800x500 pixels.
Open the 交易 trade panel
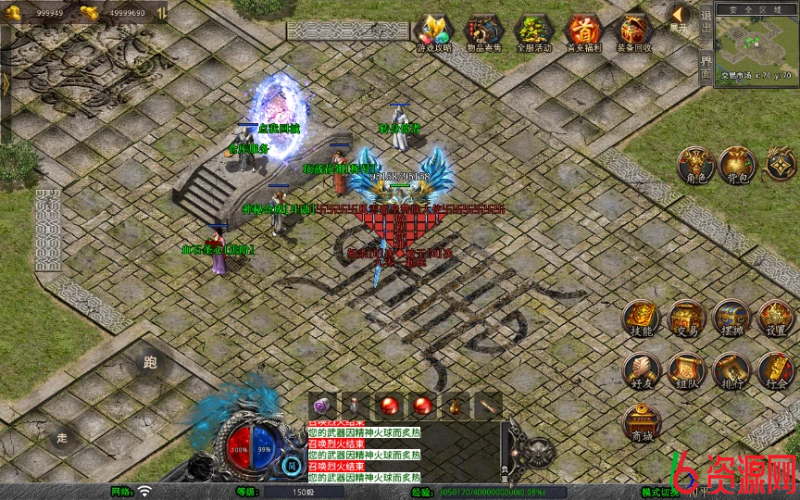(x=687, y=318)
